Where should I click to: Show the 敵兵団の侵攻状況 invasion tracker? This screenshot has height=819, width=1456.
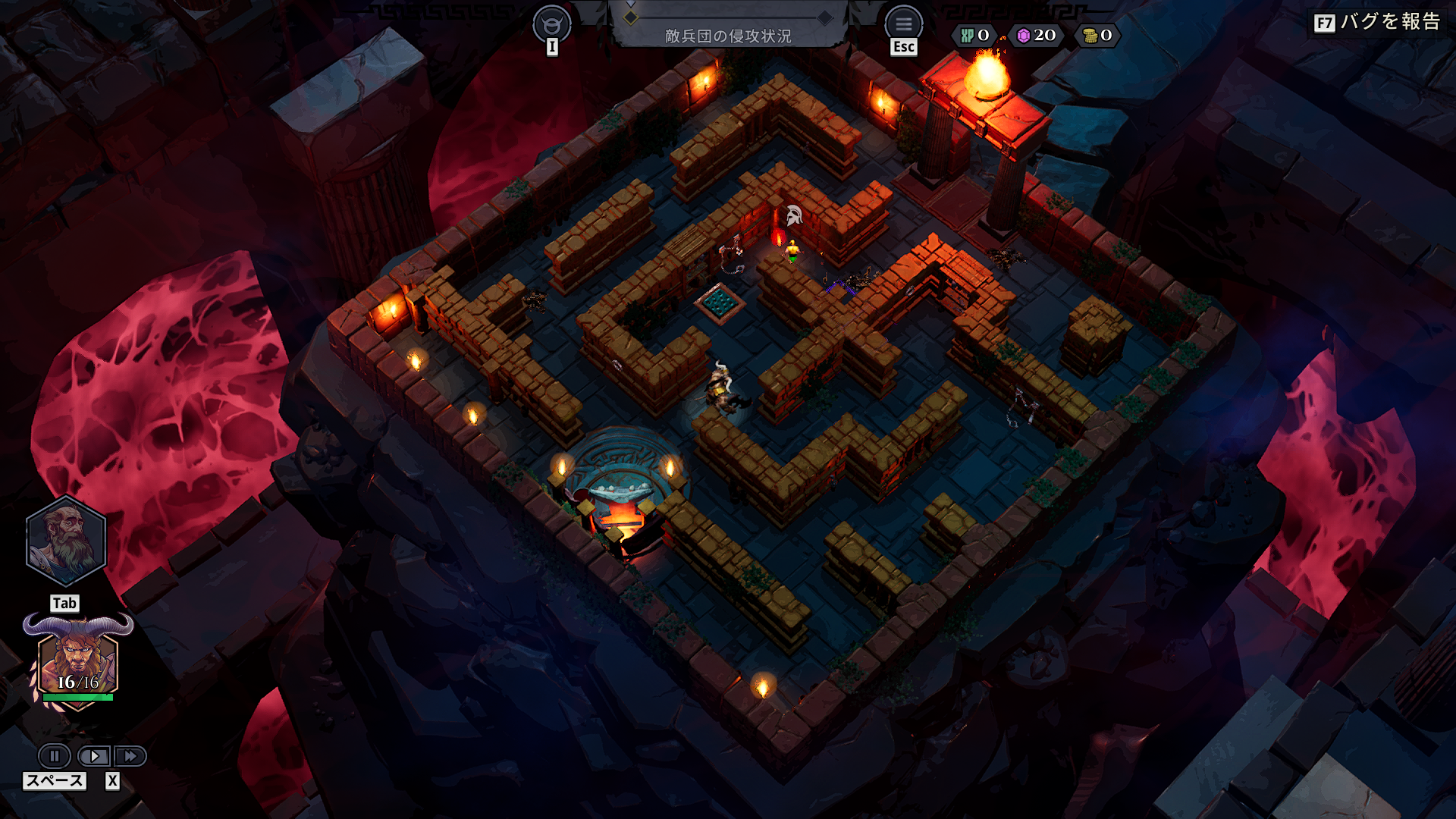click(727, 35)
